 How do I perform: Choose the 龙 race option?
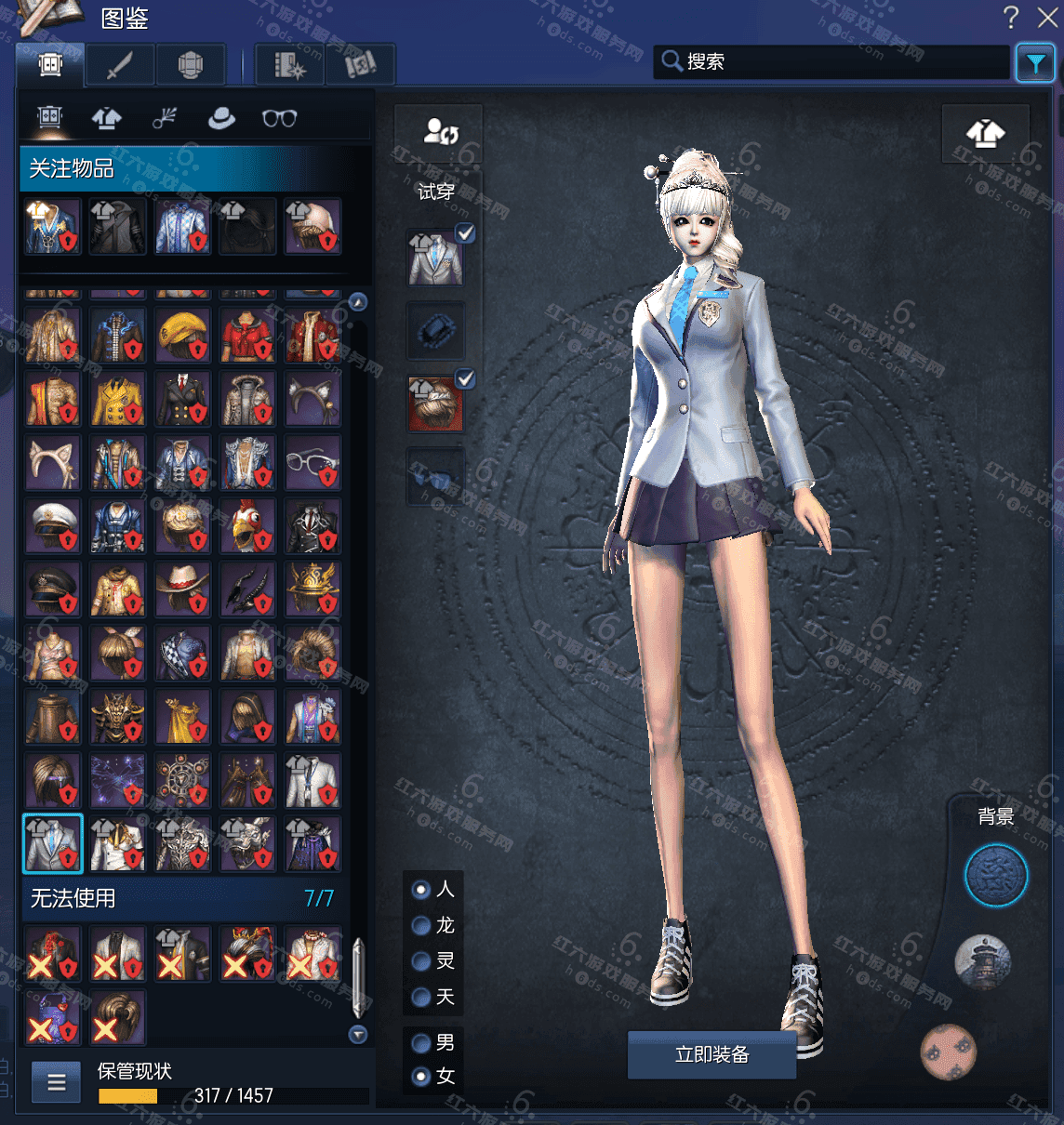pos(421,925)
